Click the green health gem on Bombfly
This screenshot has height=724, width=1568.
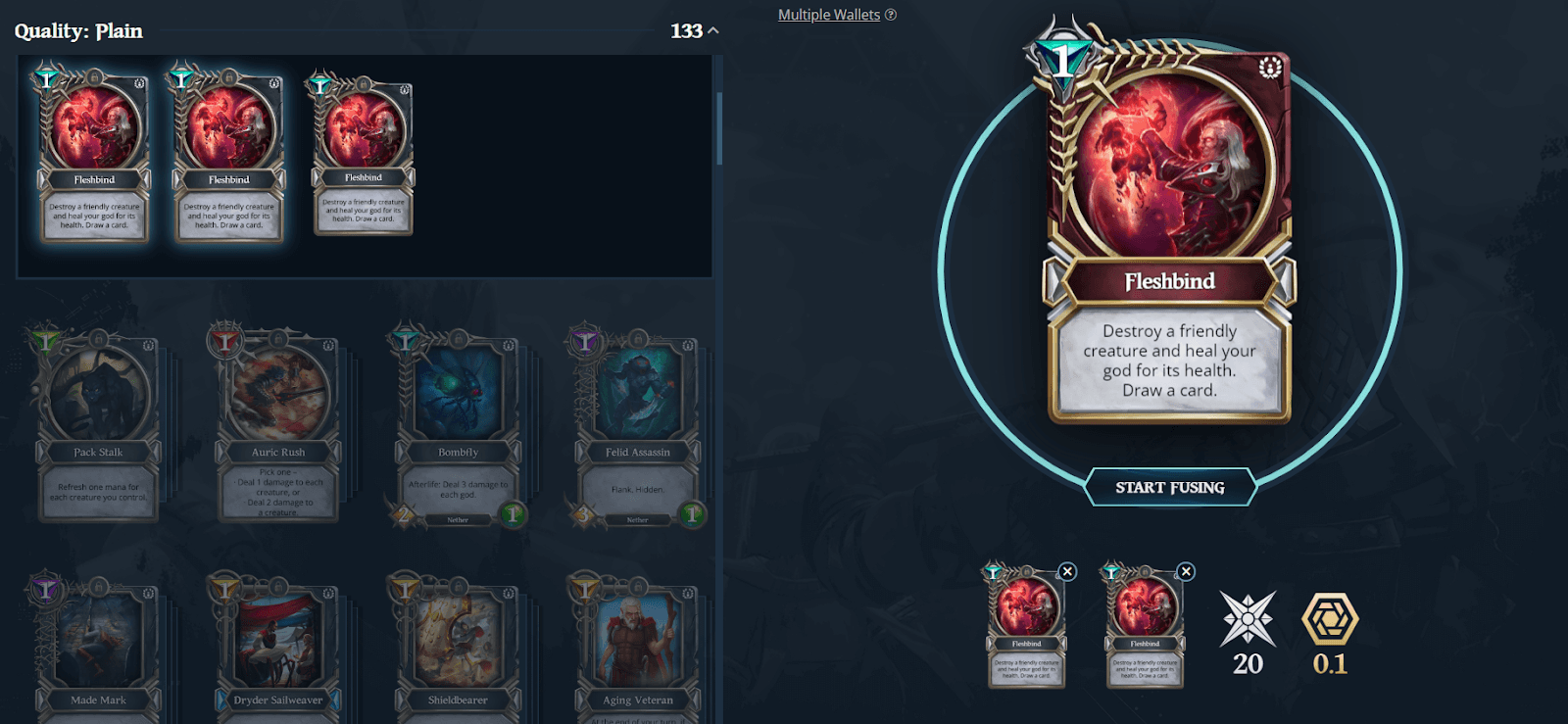pos(512,513)
